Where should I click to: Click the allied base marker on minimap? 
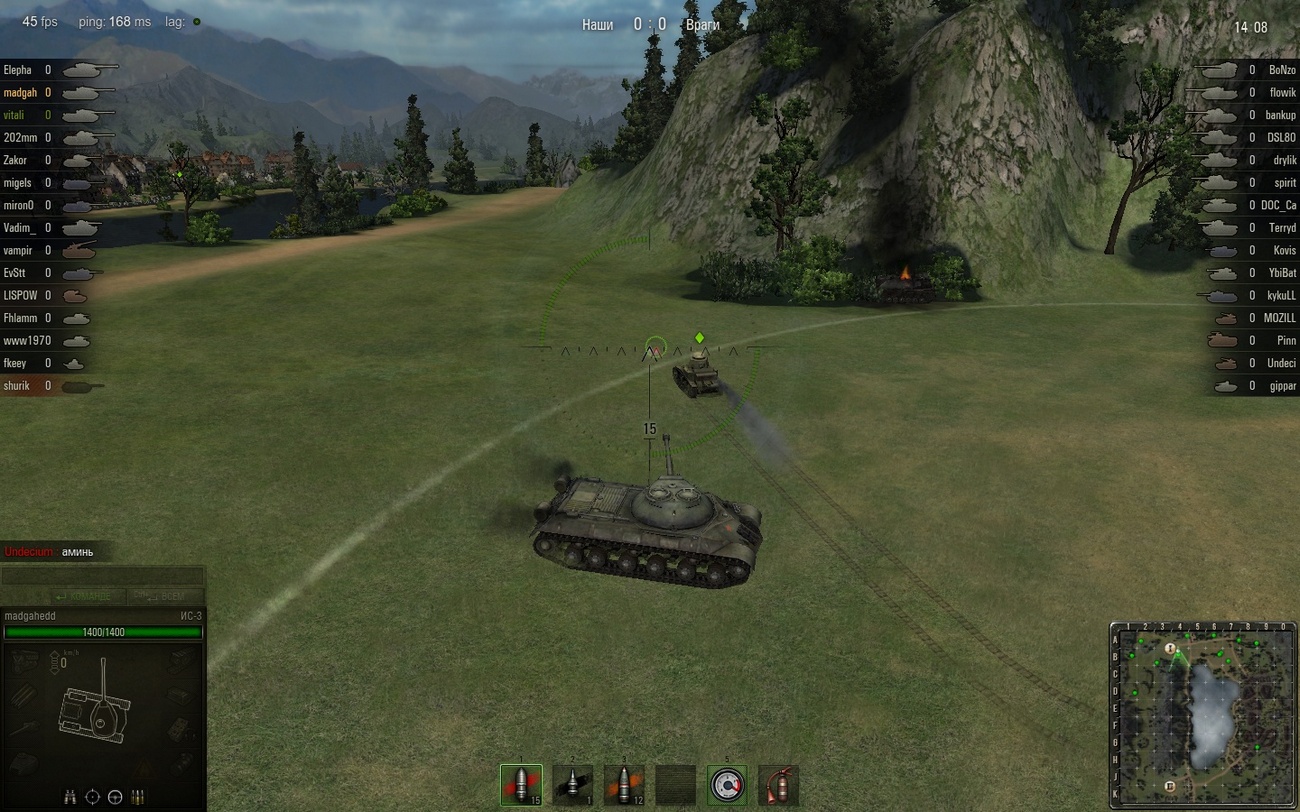1170,649
